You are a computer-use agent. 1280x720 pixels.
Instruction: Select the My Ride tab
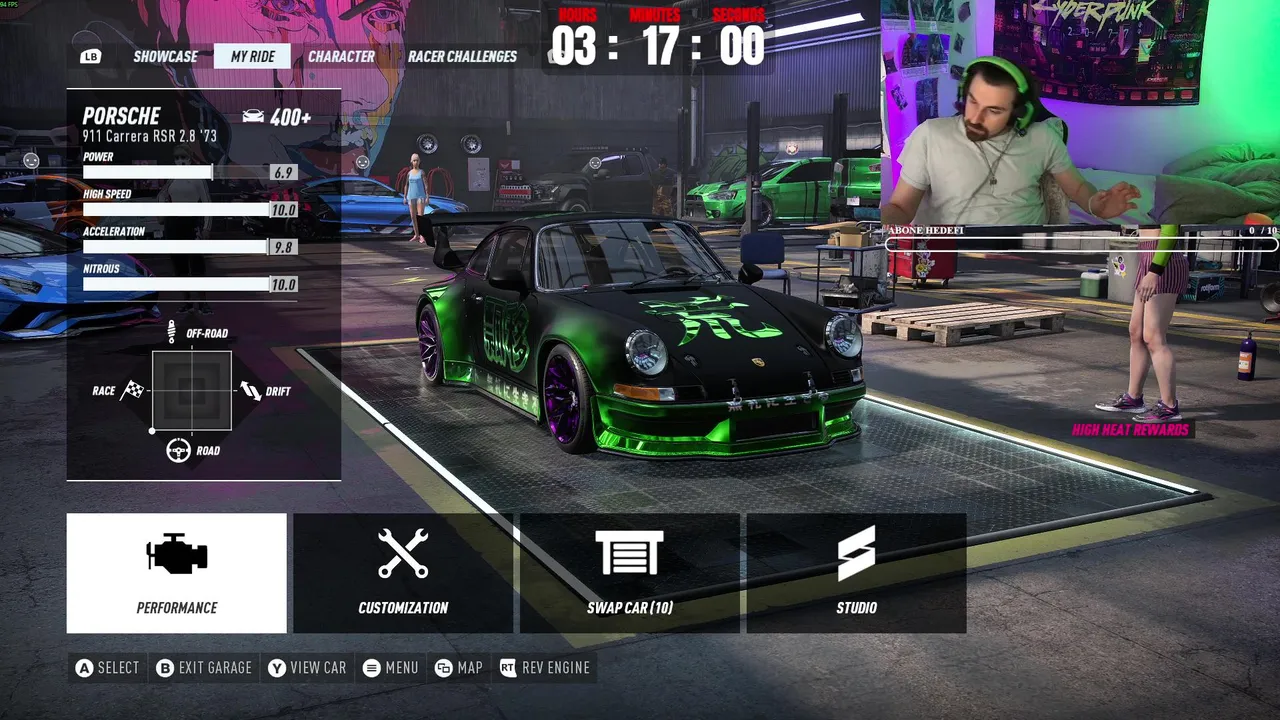coord(252,56)
